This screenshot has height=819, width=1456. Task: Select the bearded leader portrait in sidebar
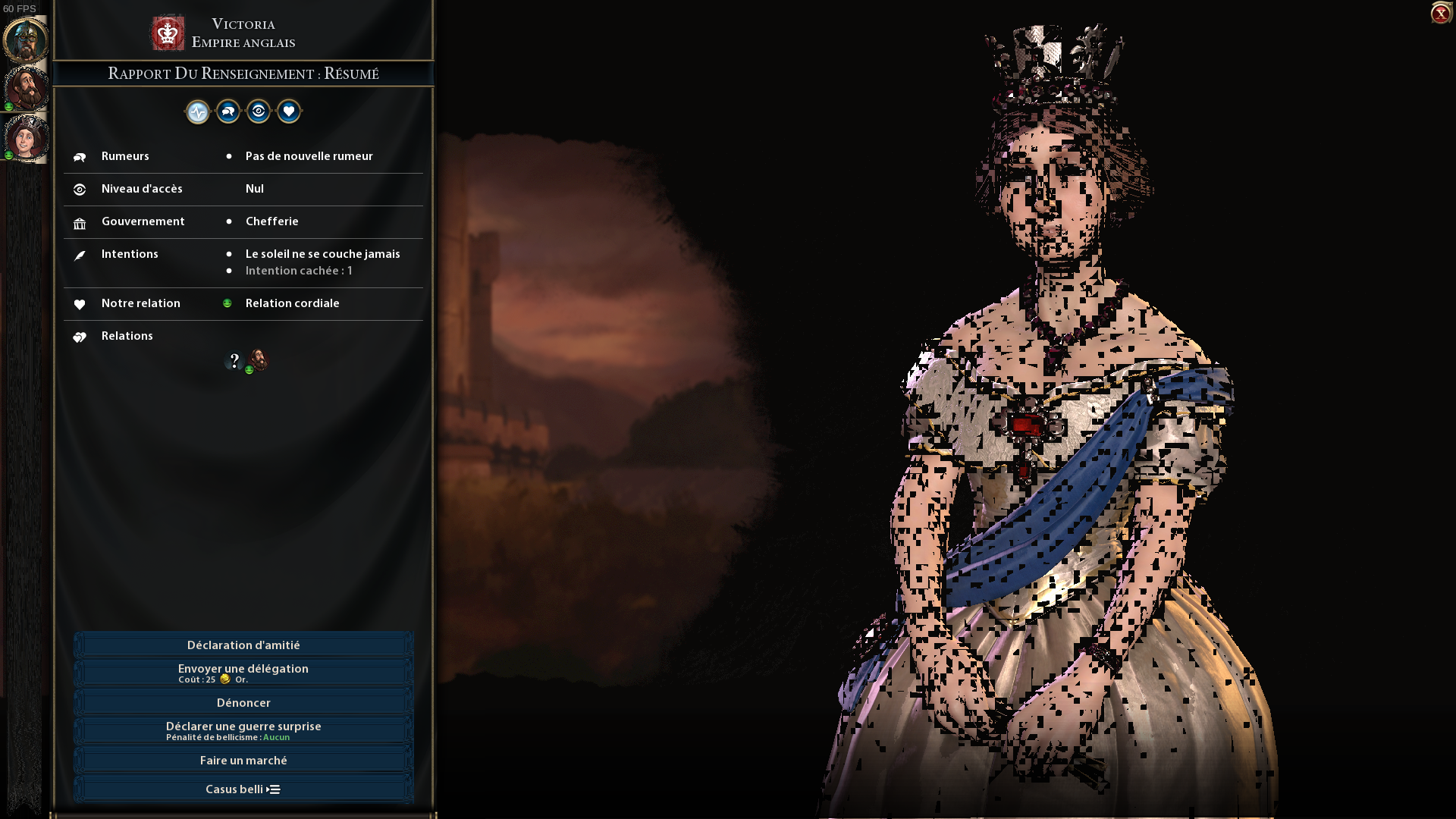27,87
